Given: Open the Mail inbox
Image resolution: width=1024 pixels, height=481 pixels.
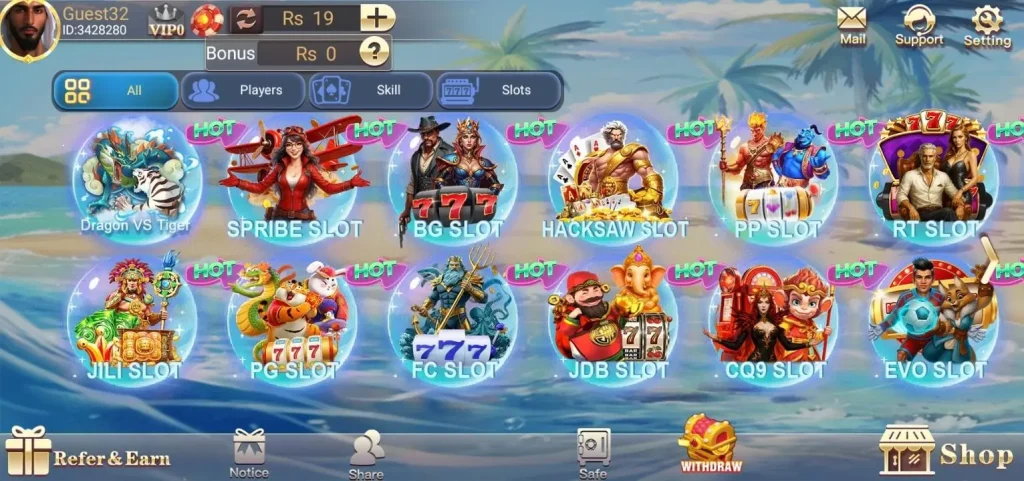Looking at the screenshot, I should click(x=852, y=24).
